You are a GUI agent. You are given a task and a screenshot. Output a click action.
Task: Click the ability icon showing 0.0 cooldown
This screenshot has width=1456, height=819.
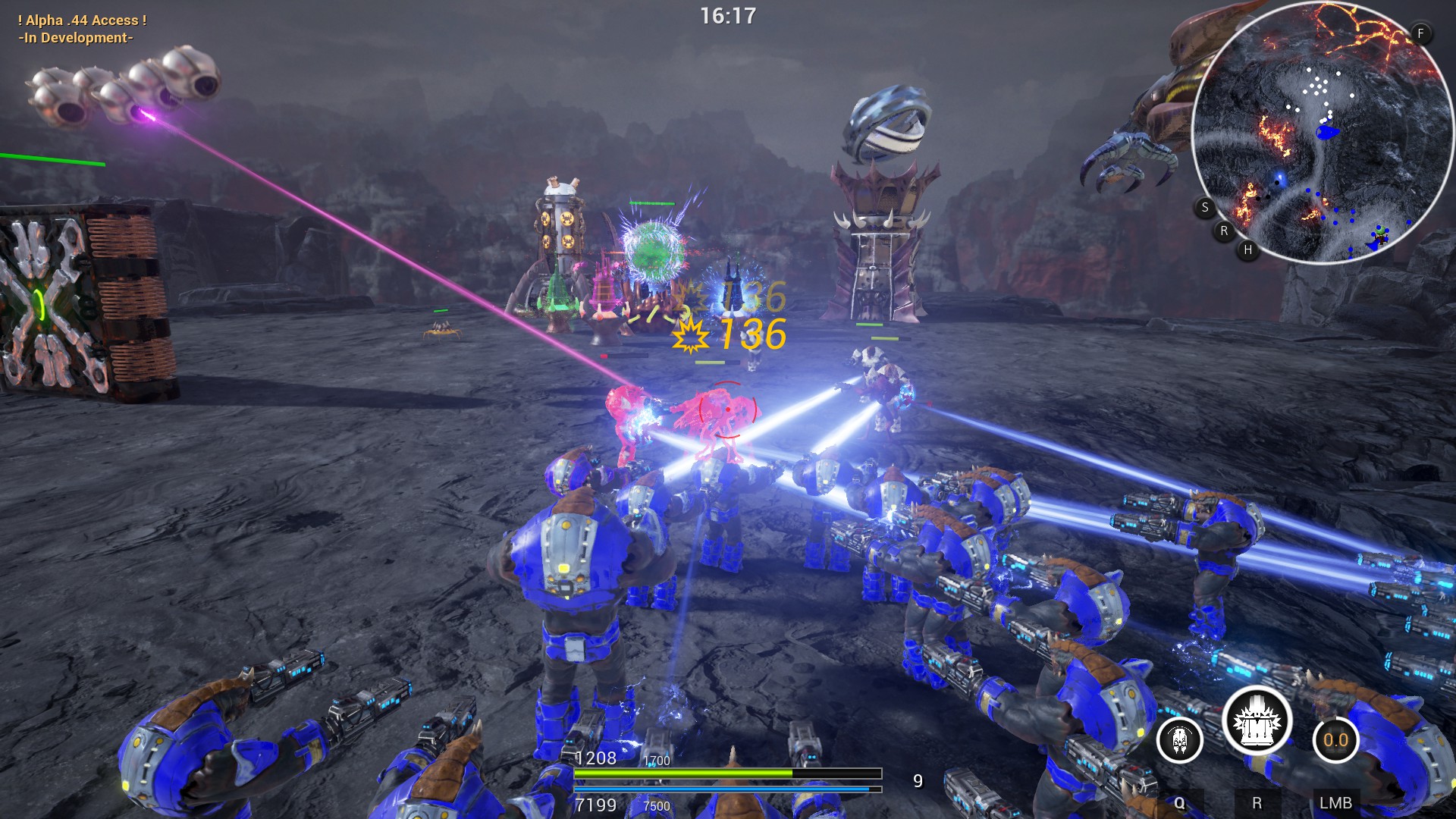(1335, 739)
